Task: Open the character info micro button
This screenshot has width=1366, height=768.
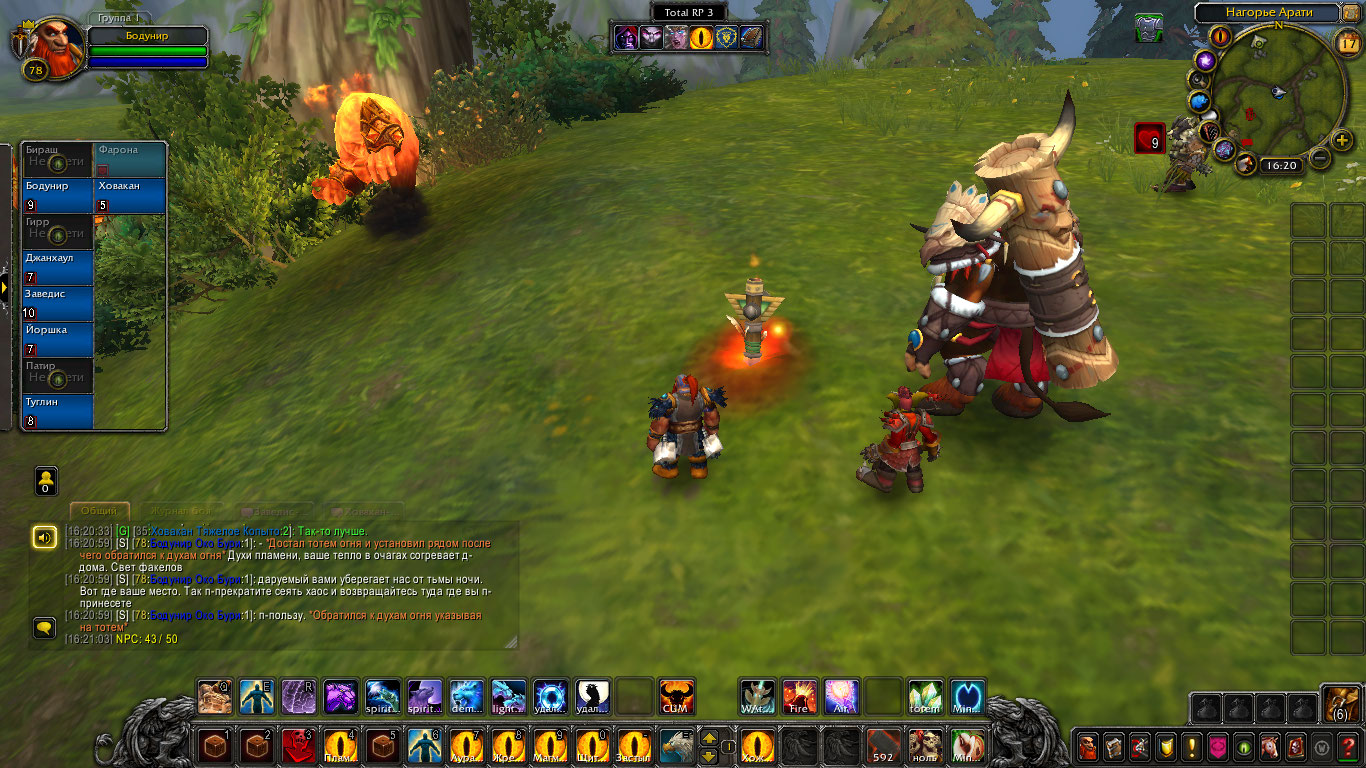Action: tap(1087, 746)
